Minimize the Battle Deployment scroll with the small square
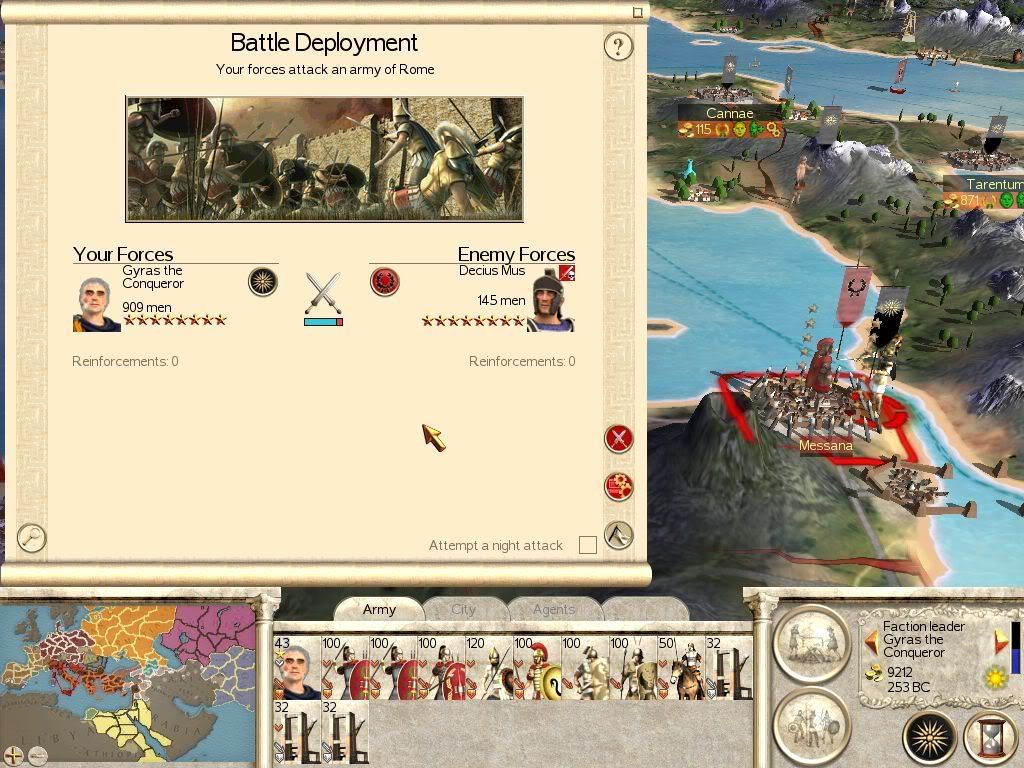Screen dimensions: 1024x768 point(638,13)
